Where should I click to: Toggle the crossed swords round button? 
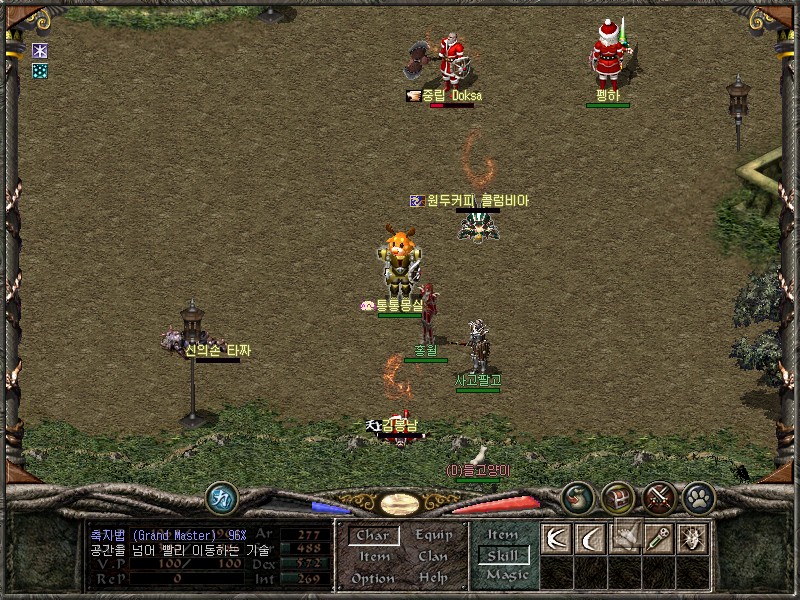(x=658, y=497)
